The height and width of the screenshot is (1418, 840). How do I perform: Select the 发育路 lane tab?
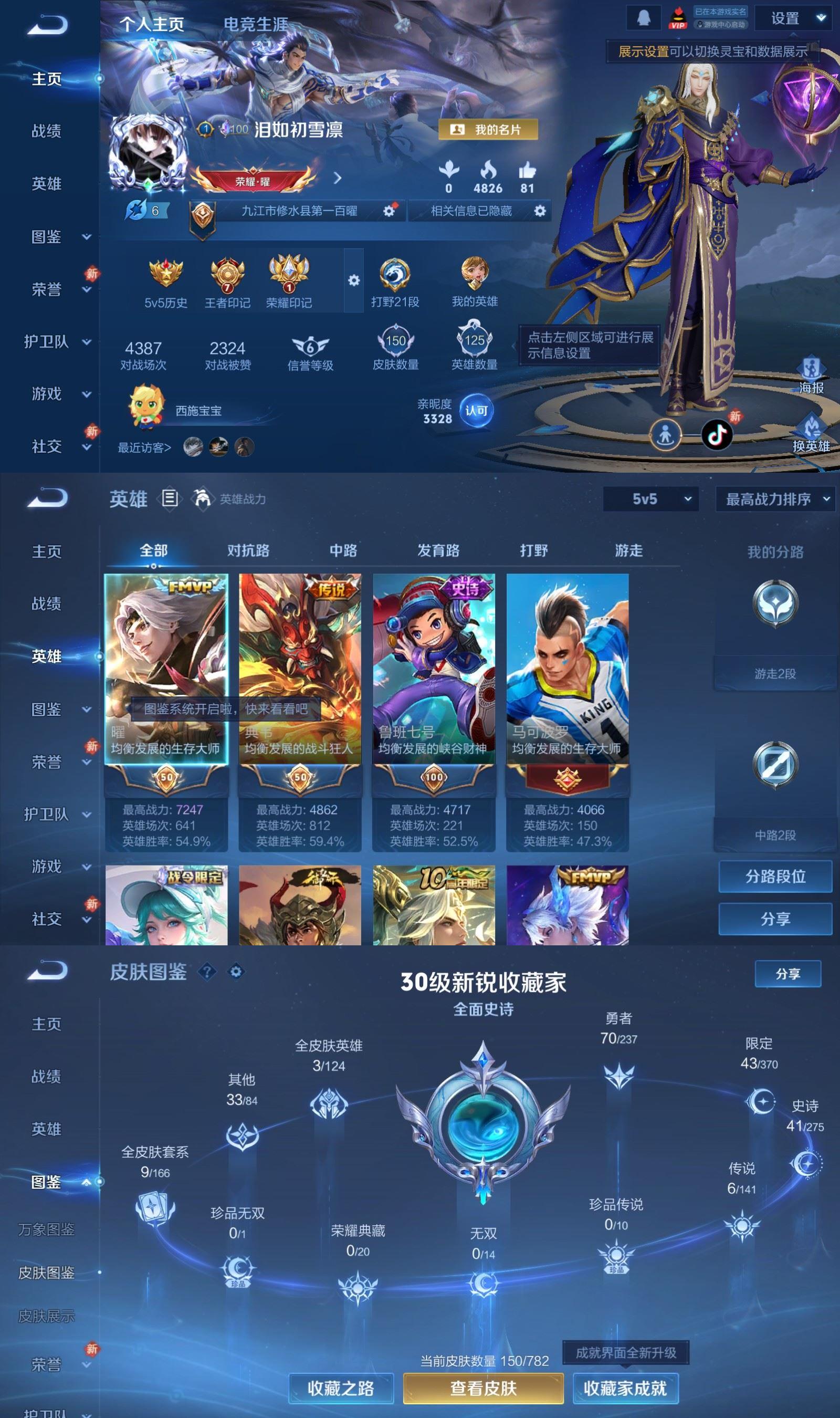coord(438,550)
